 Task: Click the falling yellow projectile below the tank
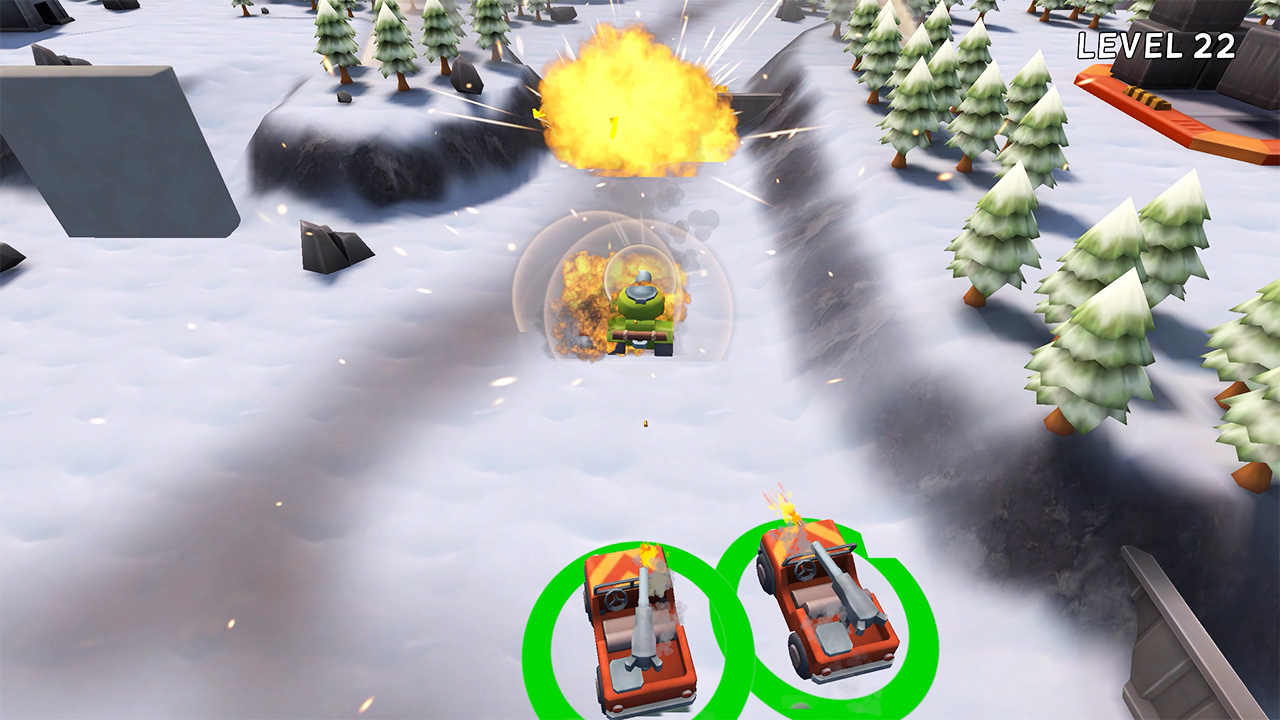[x=645, y=423]
